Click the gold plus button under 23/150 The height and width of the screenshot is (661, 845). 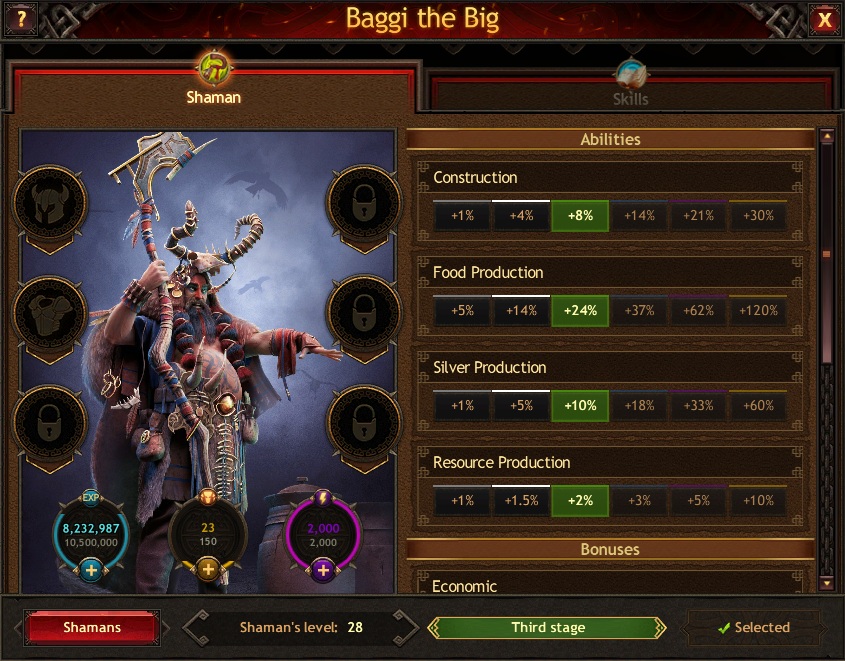208,570
